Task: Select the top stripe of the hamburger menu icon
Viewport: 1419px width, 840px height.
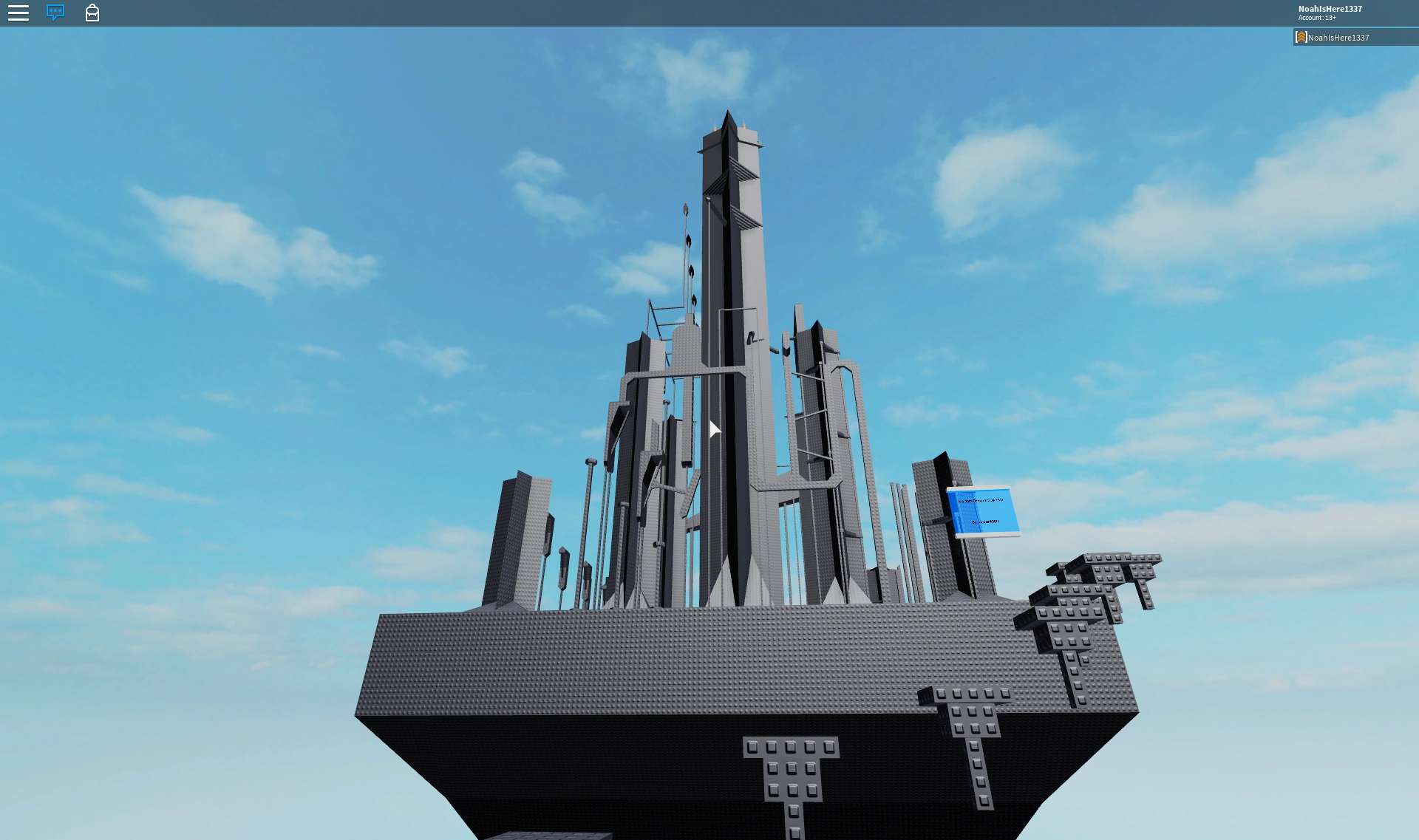Action: coord(18,7)
